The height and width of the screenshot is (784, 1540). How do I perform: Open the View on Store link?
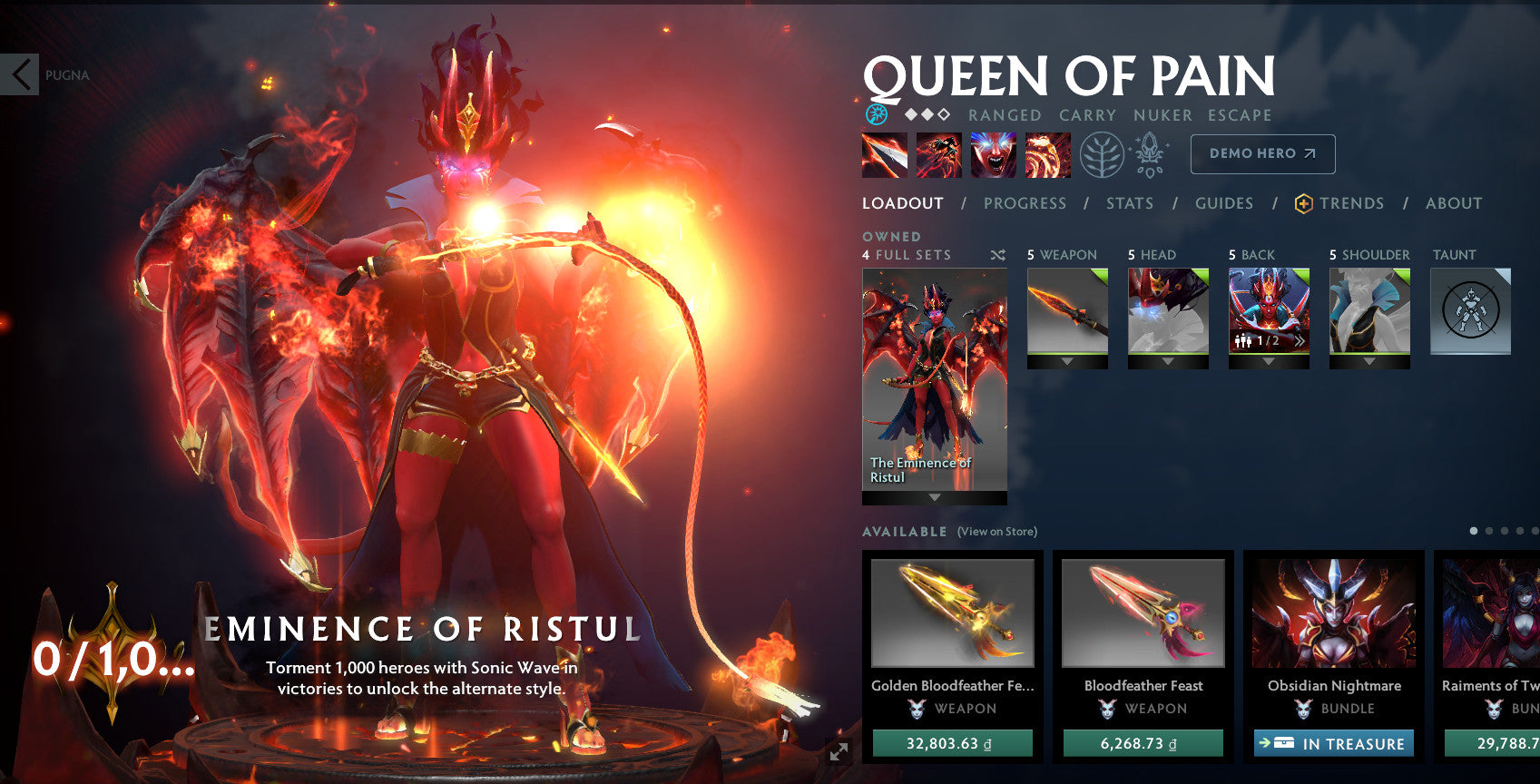(996, 531)
